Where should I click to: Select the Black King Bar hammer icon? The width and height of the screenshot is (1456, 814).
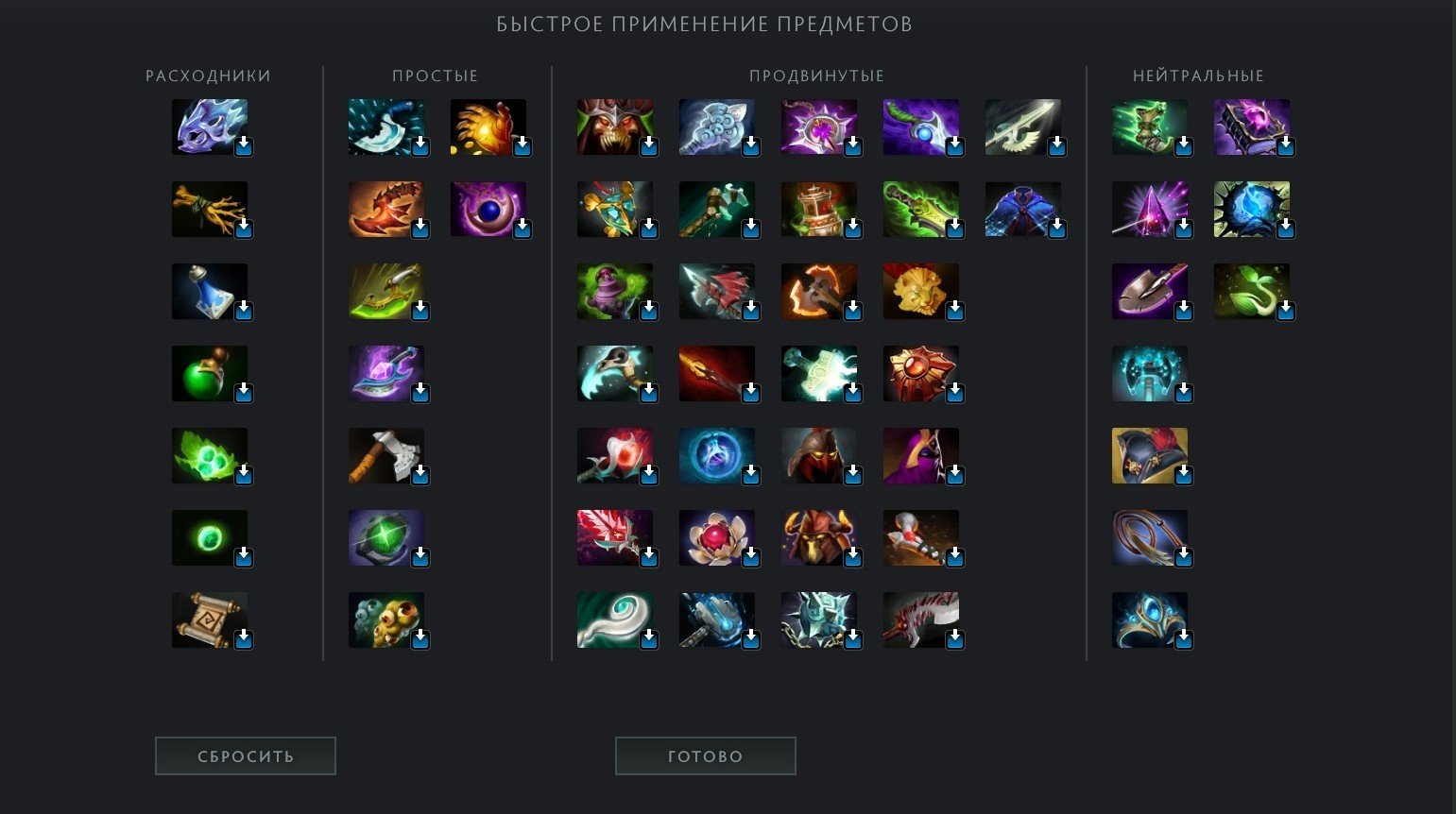[716, 620]
